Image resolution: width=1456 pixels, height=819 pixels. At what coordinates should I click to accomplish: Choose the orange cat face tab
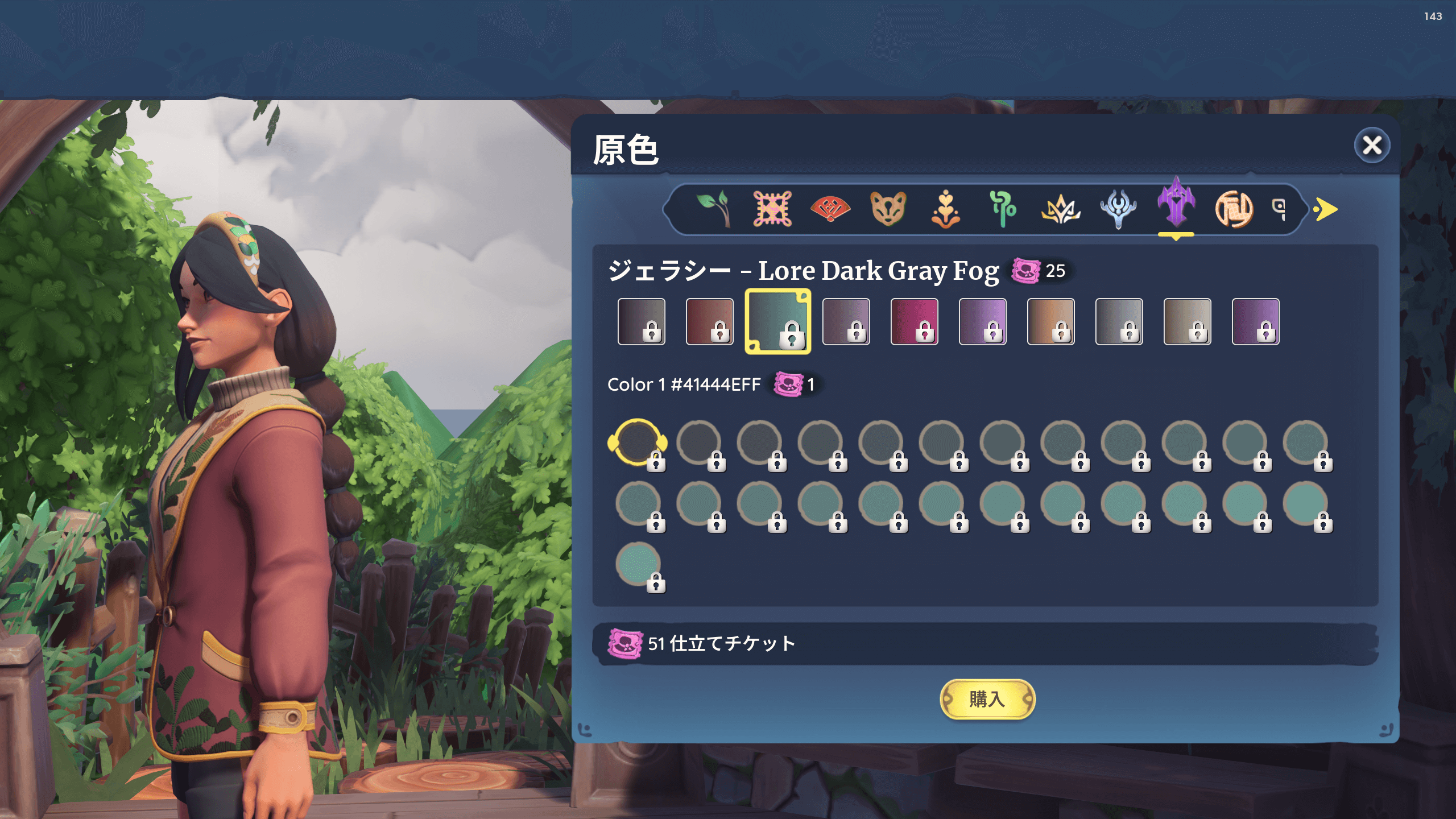tap(888, 209)
